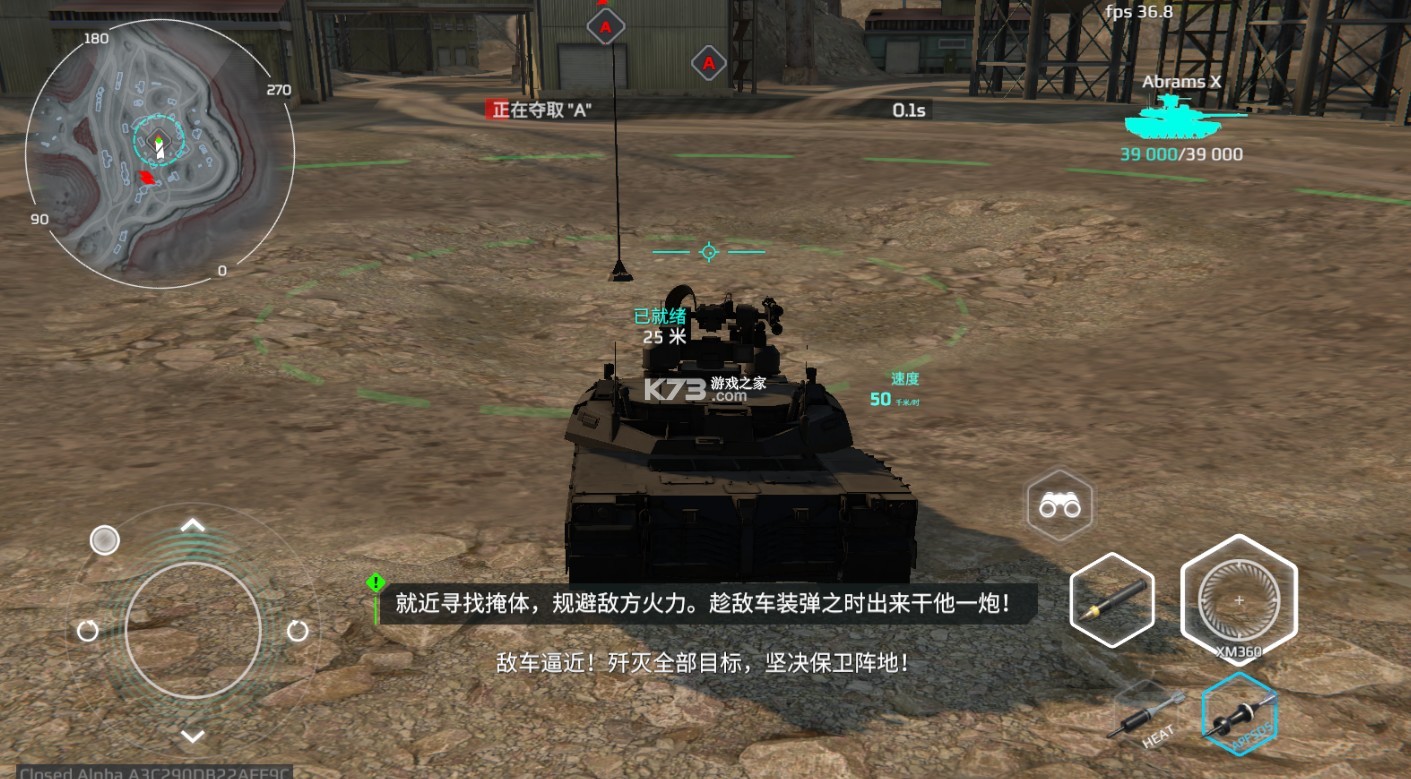
Task: Activate the crosshair plus in the XM360 wheel
Action: 1239,602
